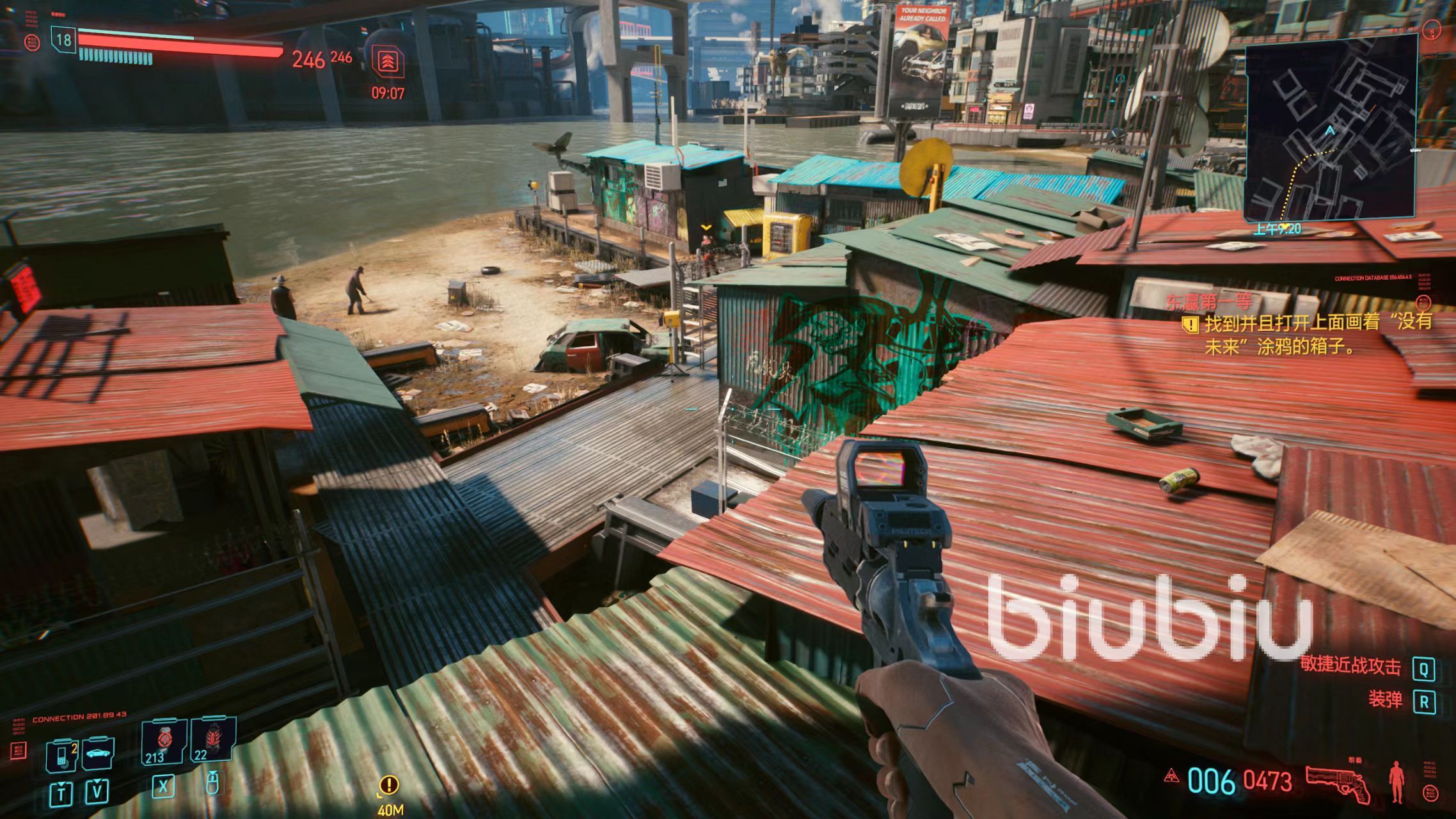
Task: Click the red body stance silhouette icon
Action: [1397, 782]
